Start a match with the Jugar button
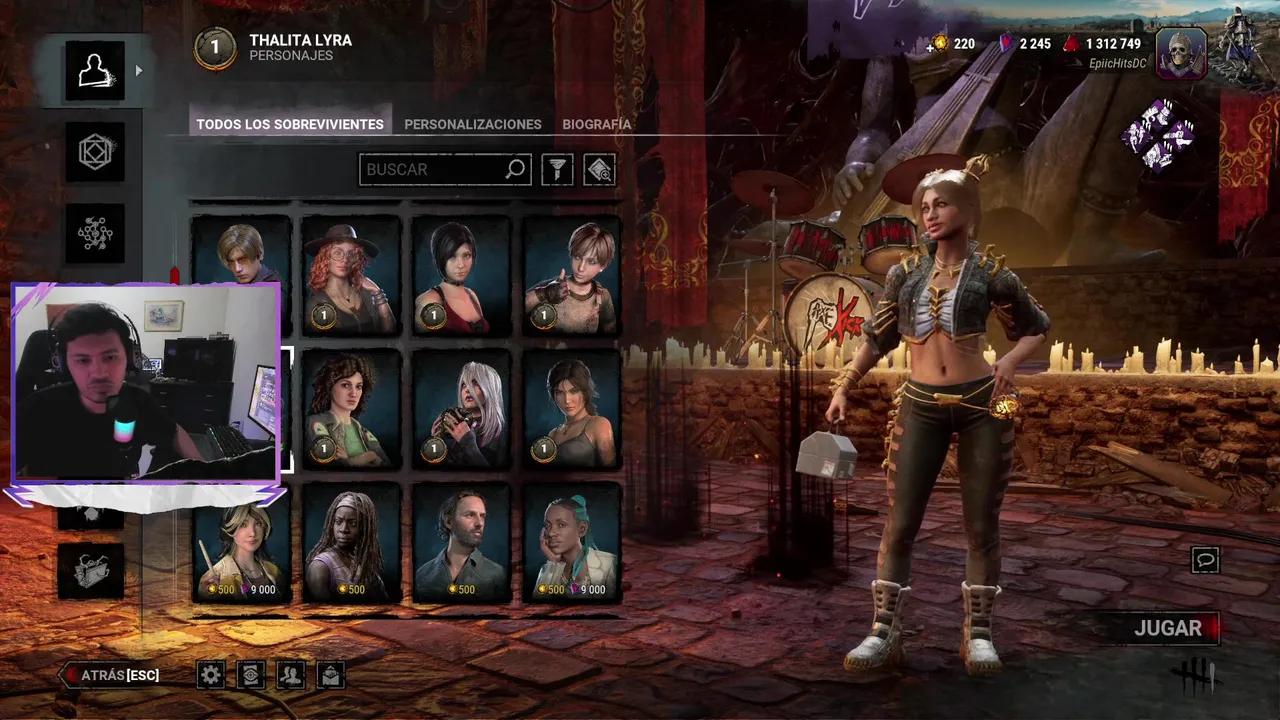The height and width of the screenshot is (720, 1280). (1167, 628)
